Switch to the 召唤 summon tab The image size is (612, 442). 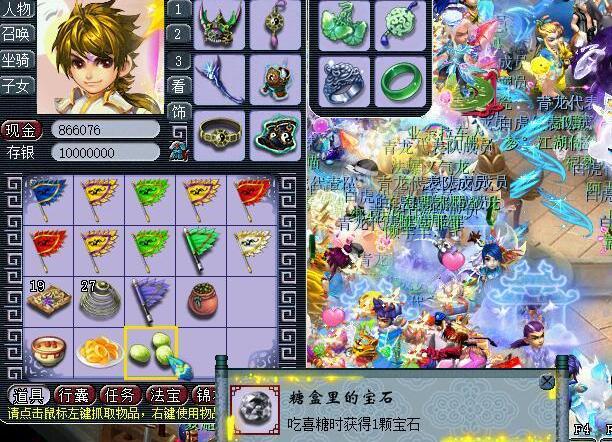[16, 36]
